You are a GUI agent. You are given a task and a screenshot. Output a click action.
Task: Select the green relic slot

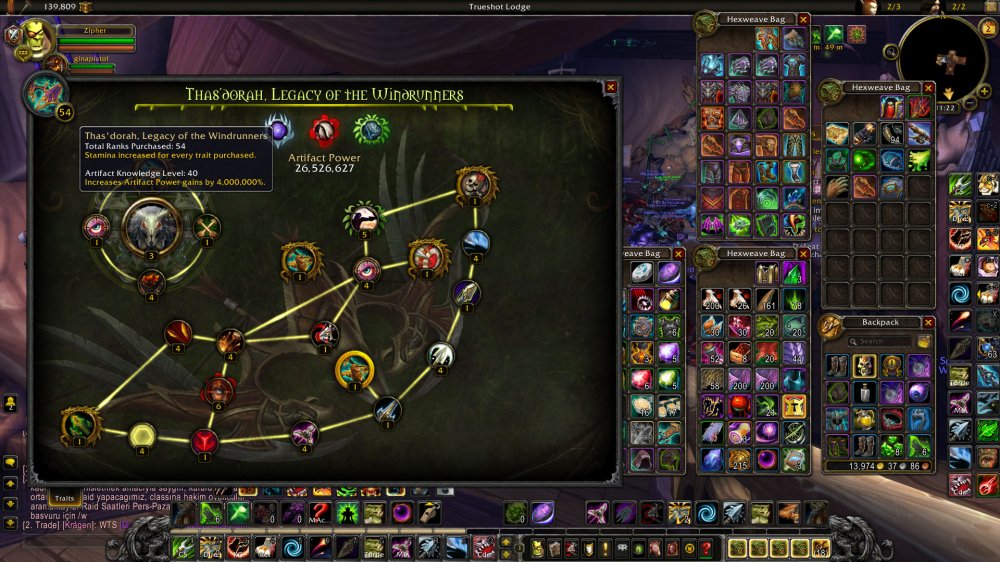coord(371,129)
